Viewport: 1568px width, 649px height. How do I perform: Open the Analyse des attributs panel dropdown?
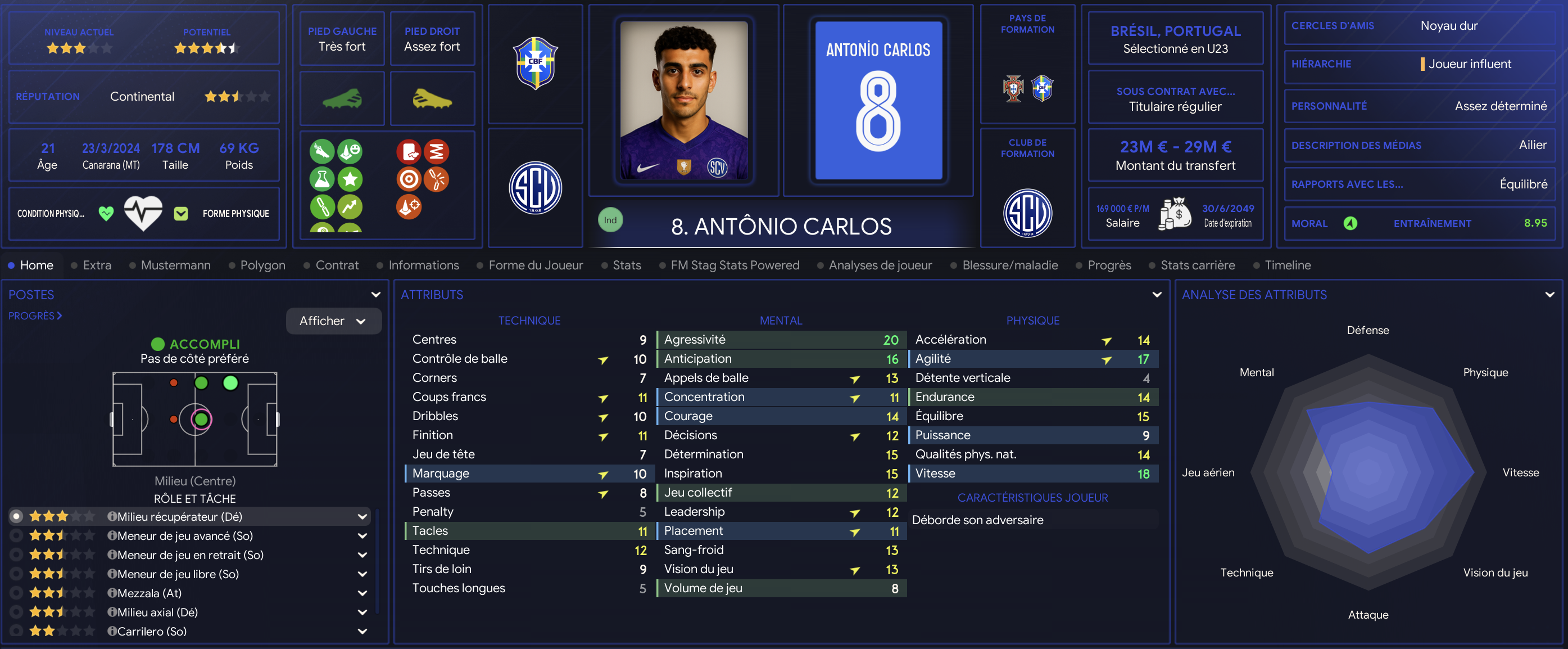[x=1549, y=295]
